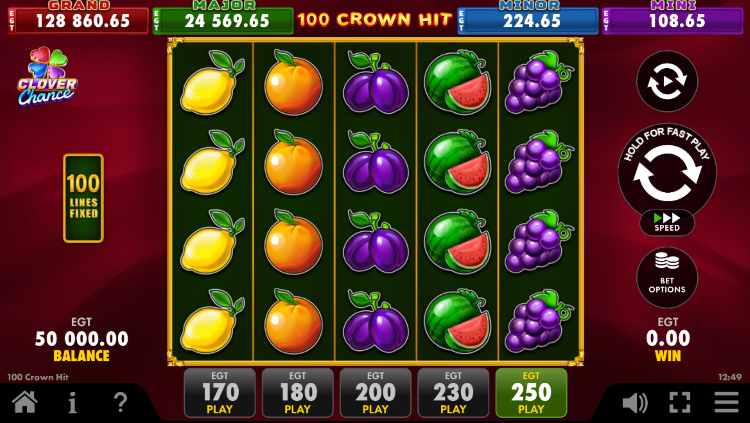Spin the reels with the large spin button

tap(666, 174)
